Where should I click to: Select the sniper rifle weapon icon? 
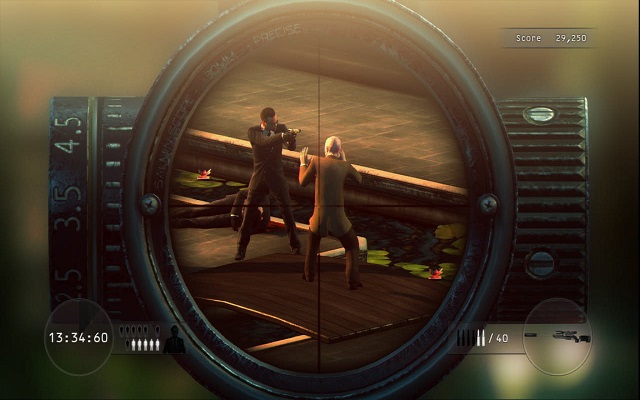pyautogui.click(x=569, y=337)
